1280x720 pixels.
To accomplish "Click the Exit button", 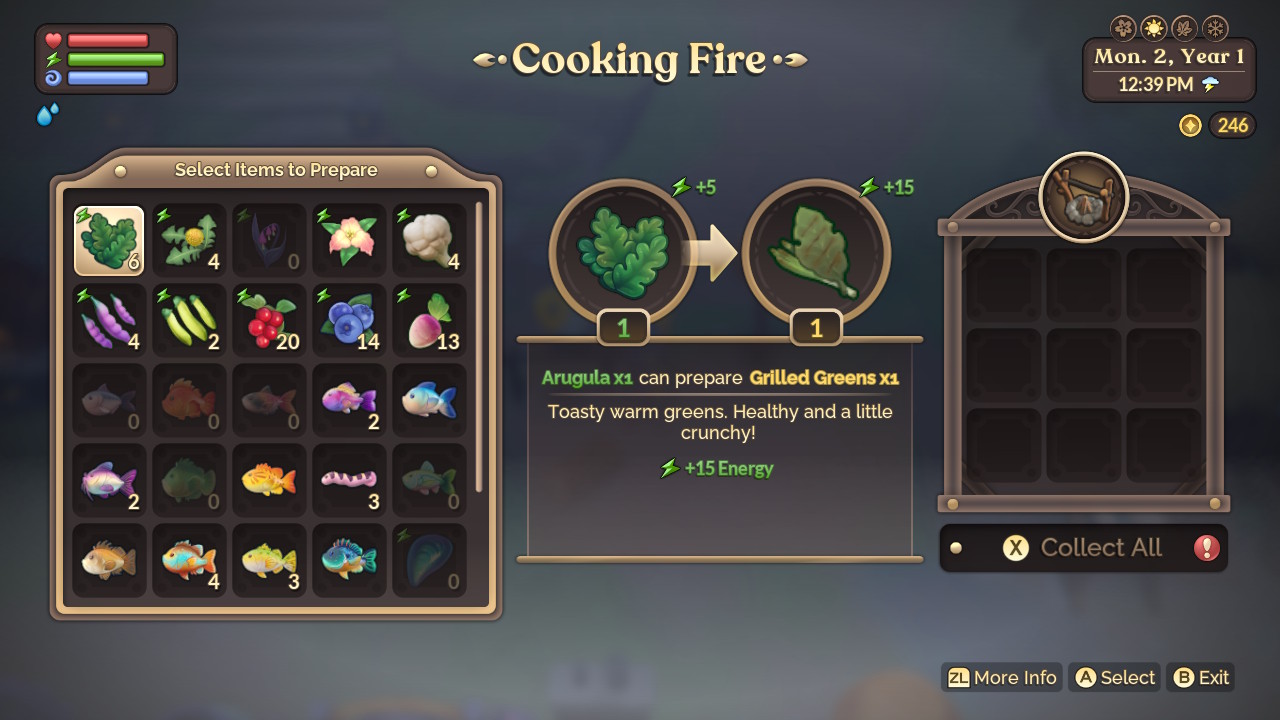I will tap(1200, 677).
